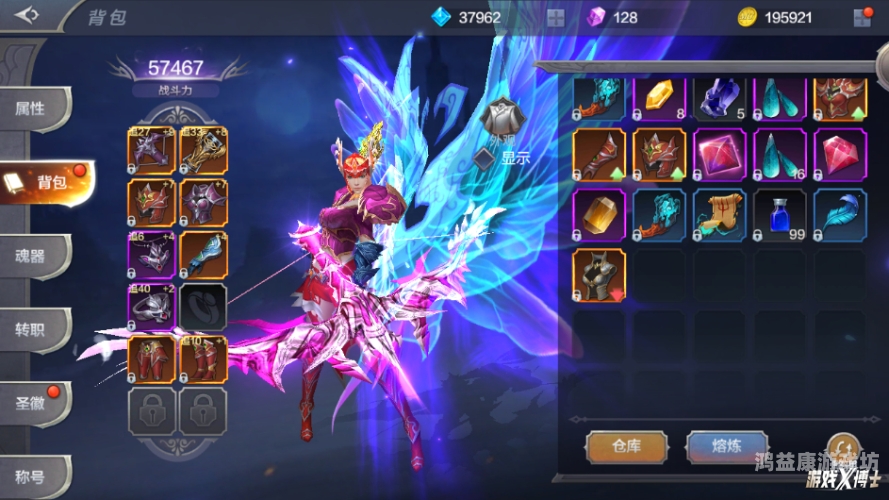
Task: Add blue diamonds with the plus button
Action: pyautogui.click(x=555, y=17)
